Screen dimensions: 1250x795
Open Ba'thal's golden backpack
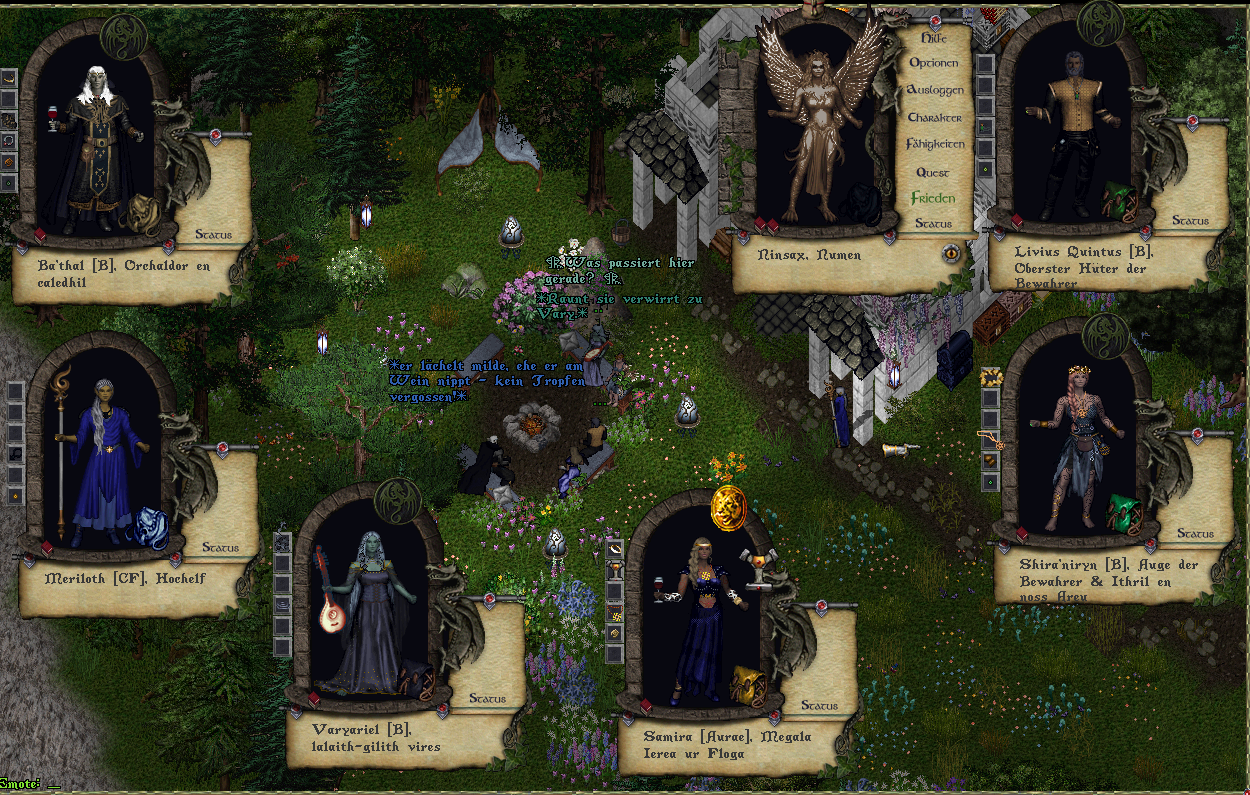[141, 212]
